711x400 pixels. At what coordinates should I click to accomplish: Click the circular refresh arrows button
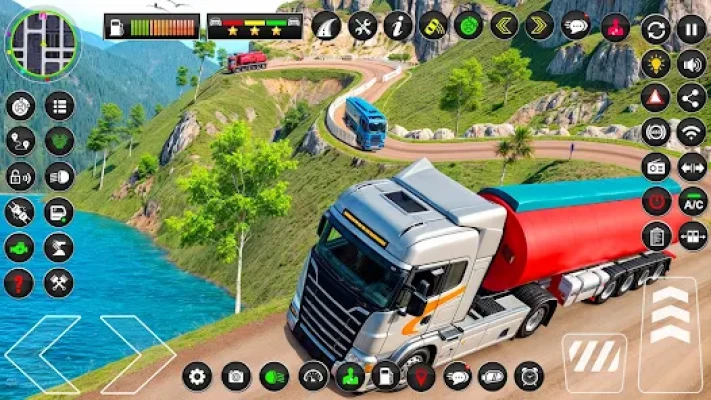656,29
